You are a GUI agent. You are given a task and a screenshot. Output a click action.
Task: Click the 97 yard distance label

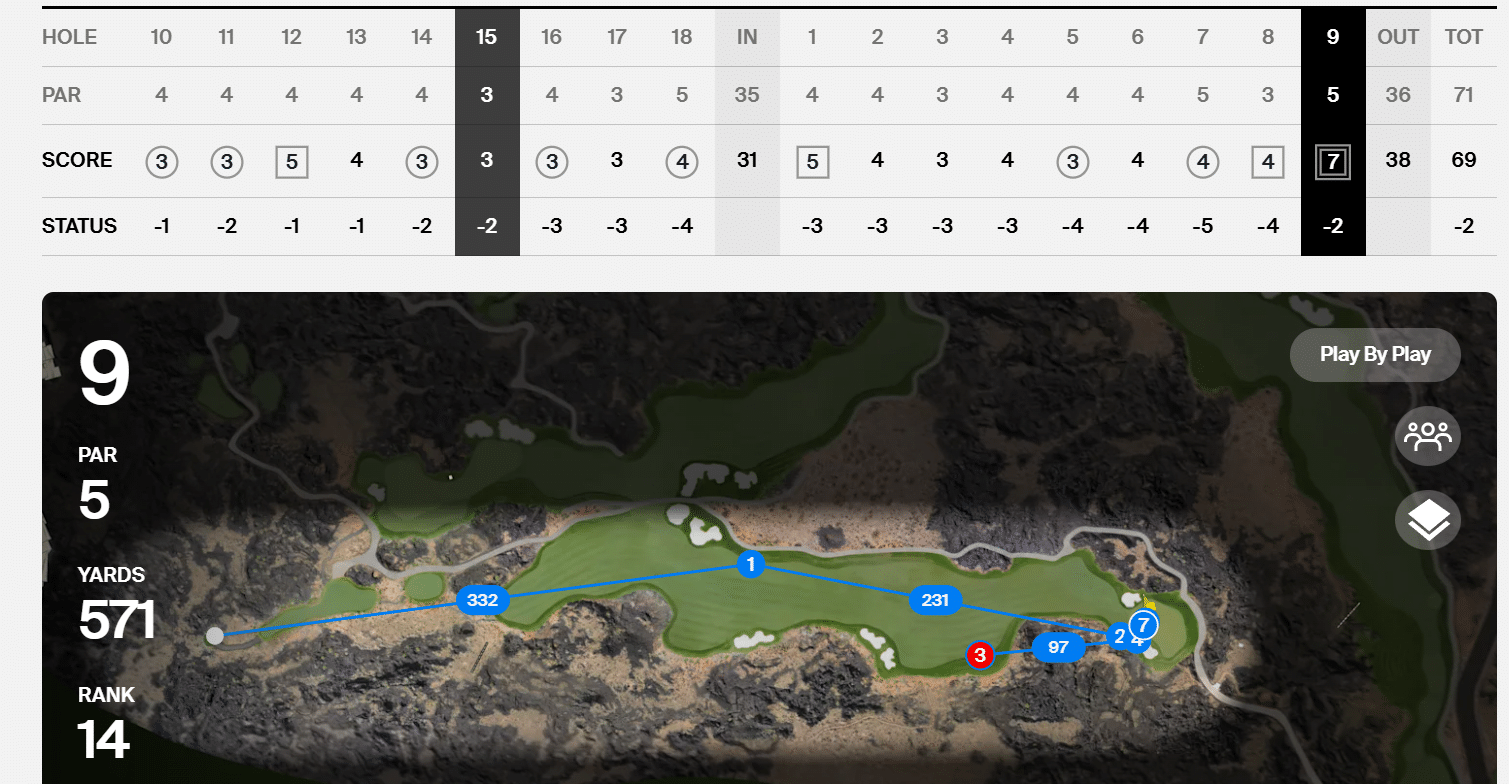[1058, 647]
